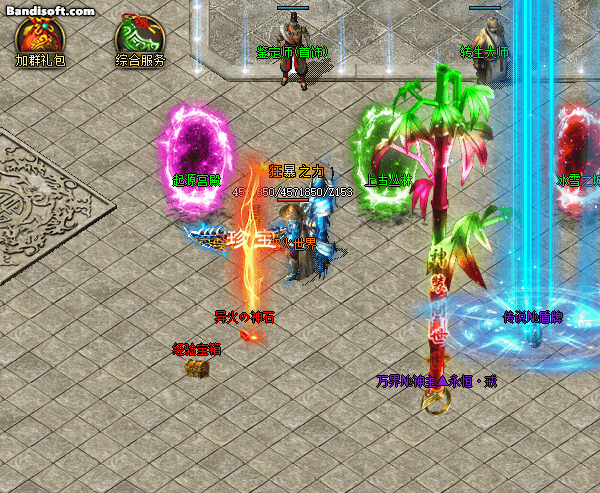Open the 综合服务 services icon
Viewport: 600px width, 493px height.
click(139, 36)
